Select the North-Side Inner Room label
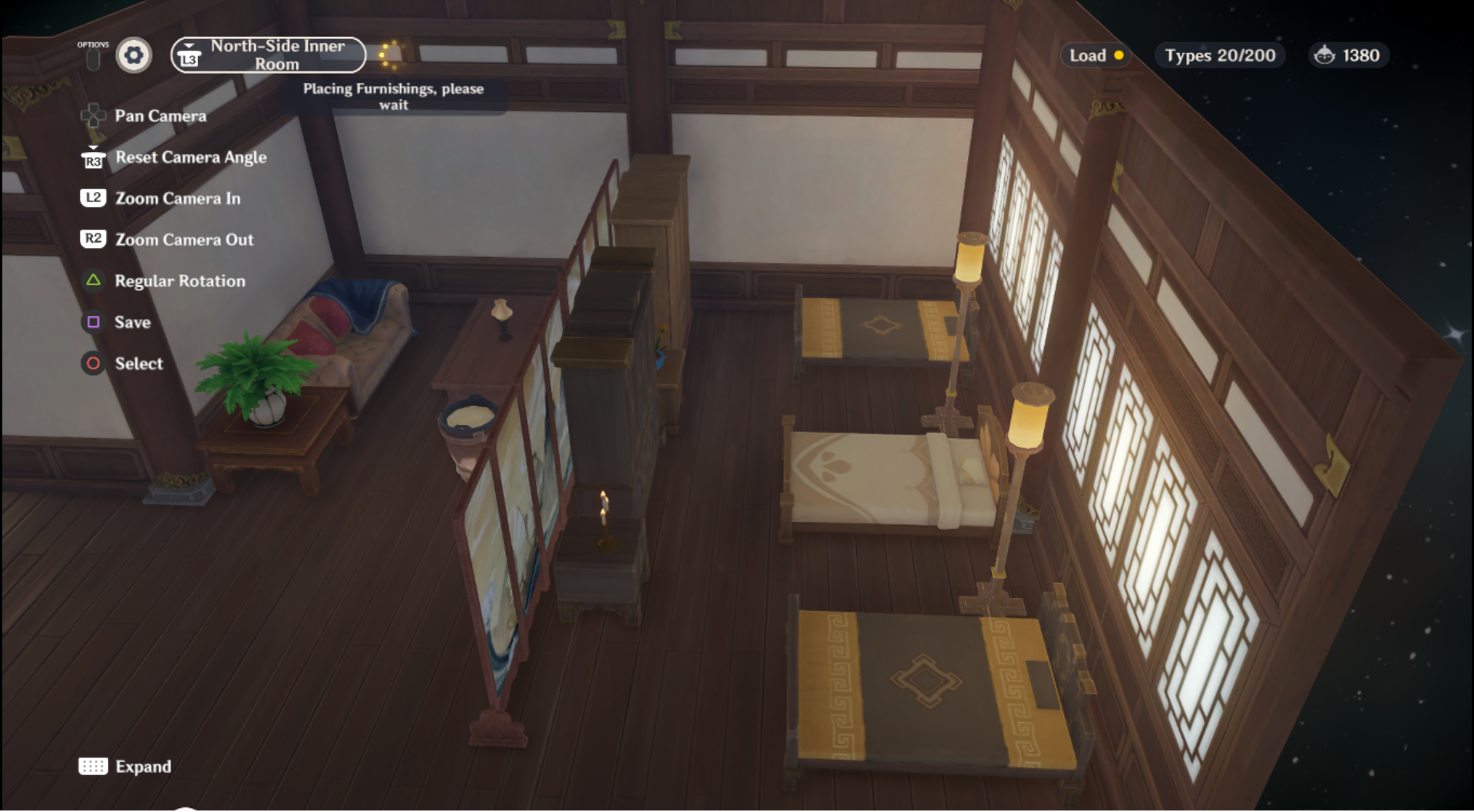Image resolution: width=1474 pixels, height=812 pixels. click(x=278, y=54)
